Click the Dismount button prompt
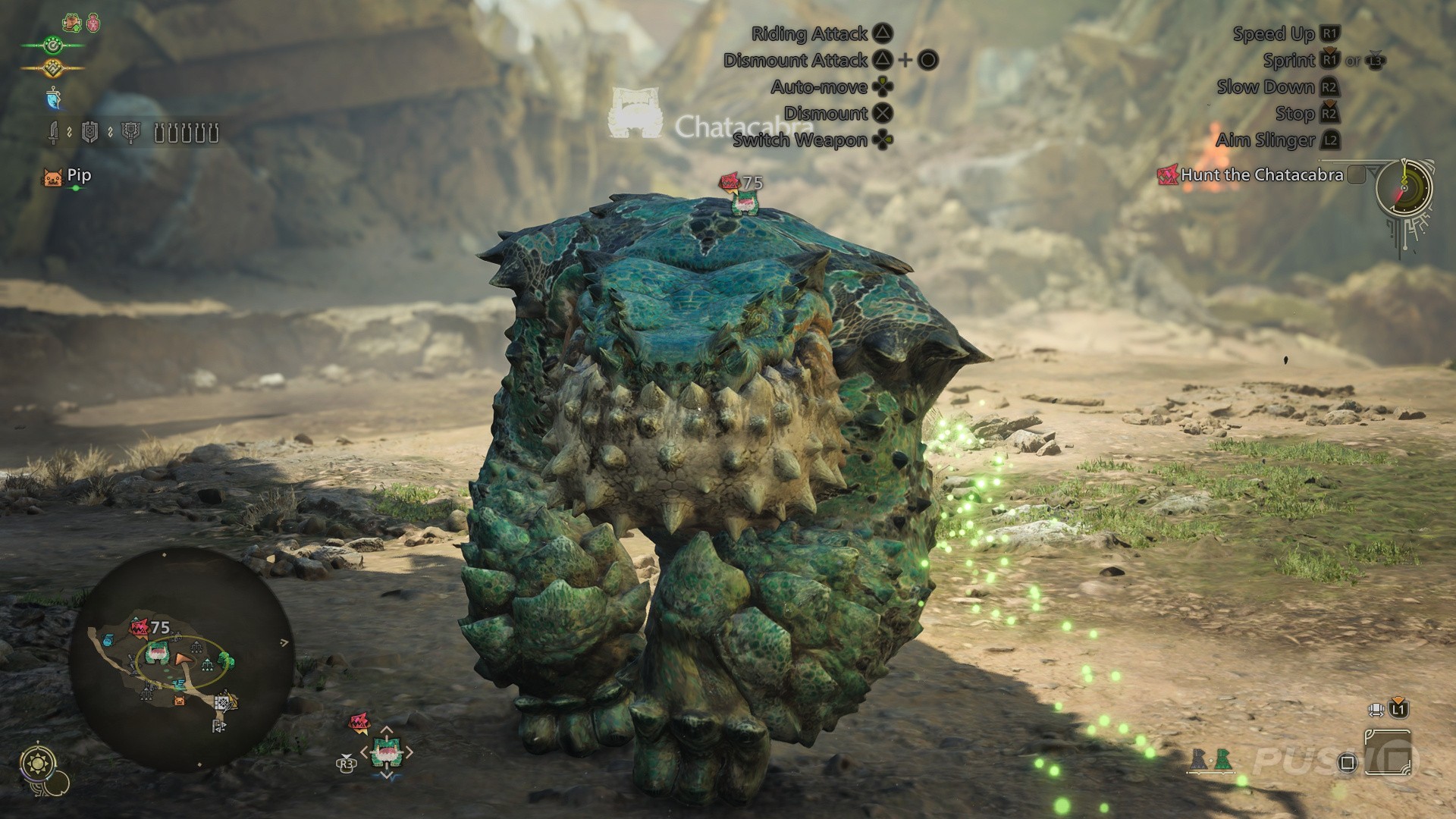1456x819 pixels. 883,113
